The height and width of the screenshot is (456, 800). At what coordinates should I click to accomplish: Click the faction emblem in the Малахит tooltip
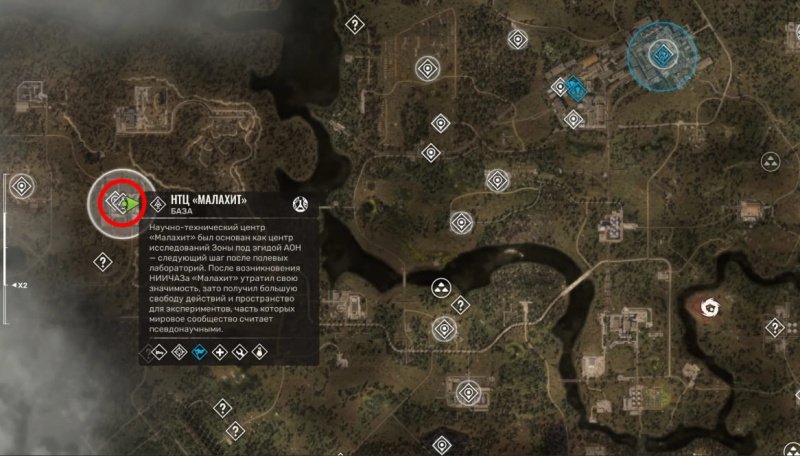coord(298,204)
